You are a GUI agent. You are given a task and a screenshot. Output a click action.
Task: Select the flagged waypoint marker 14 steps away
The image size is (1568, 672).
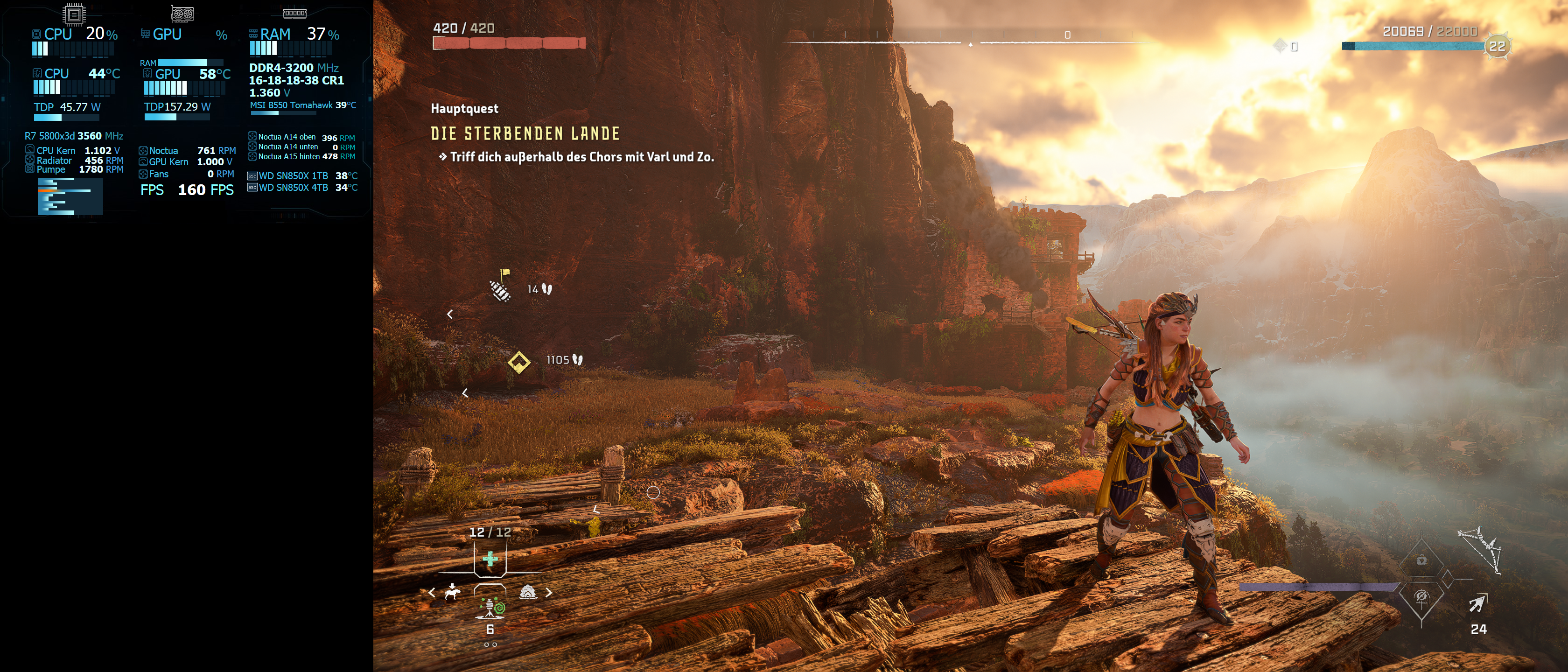(x=500, y=287)
